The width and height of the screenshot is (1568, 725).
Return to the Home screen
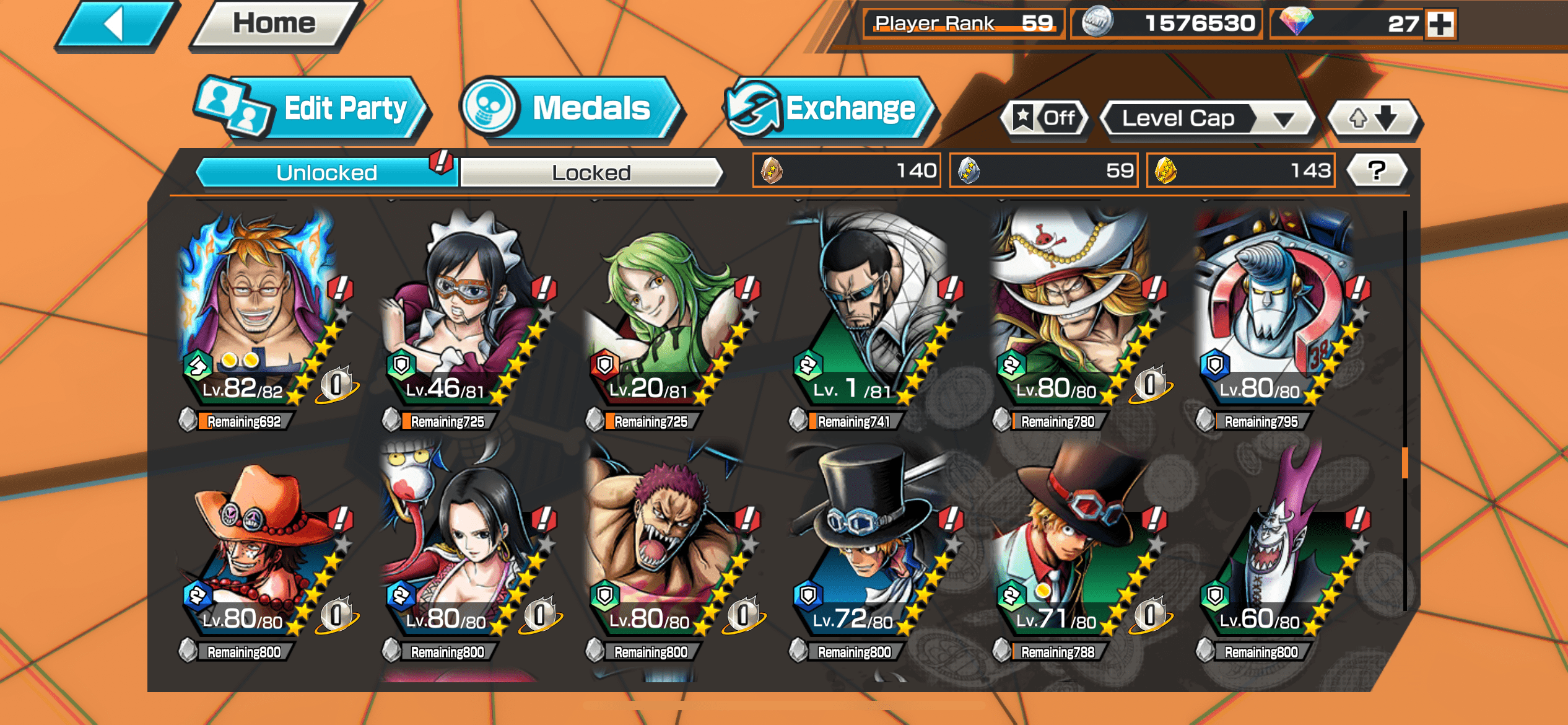click(x=274, y=25)
